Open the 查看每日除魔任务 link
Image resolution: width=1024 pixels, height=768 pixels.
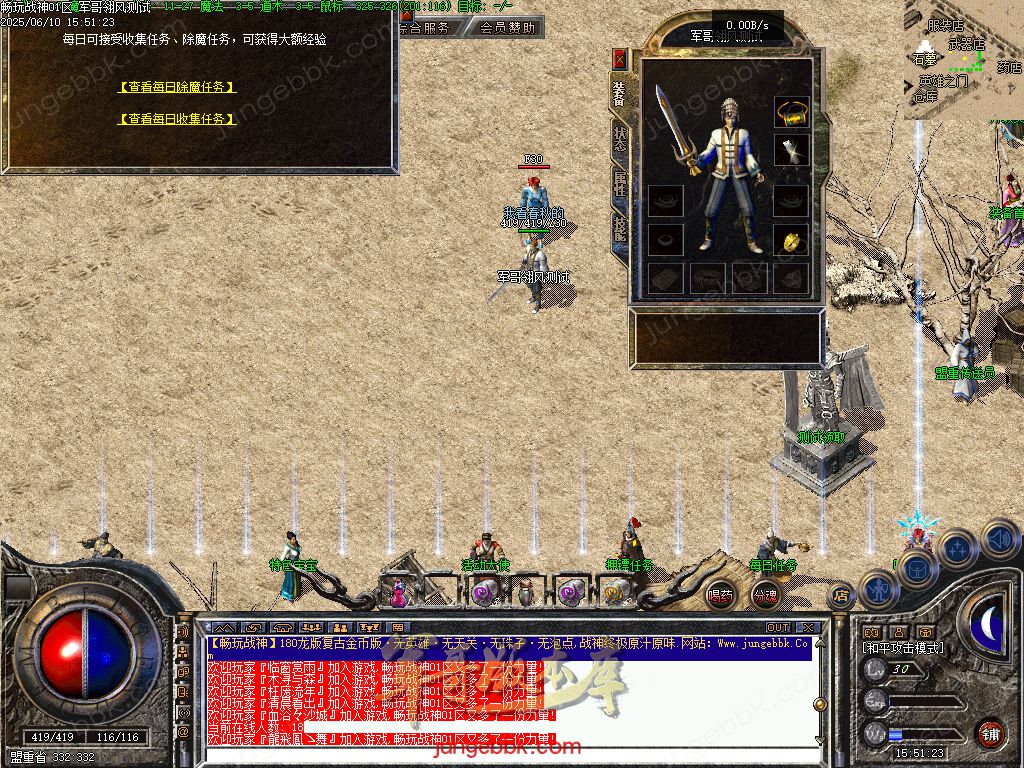[177, 87]
